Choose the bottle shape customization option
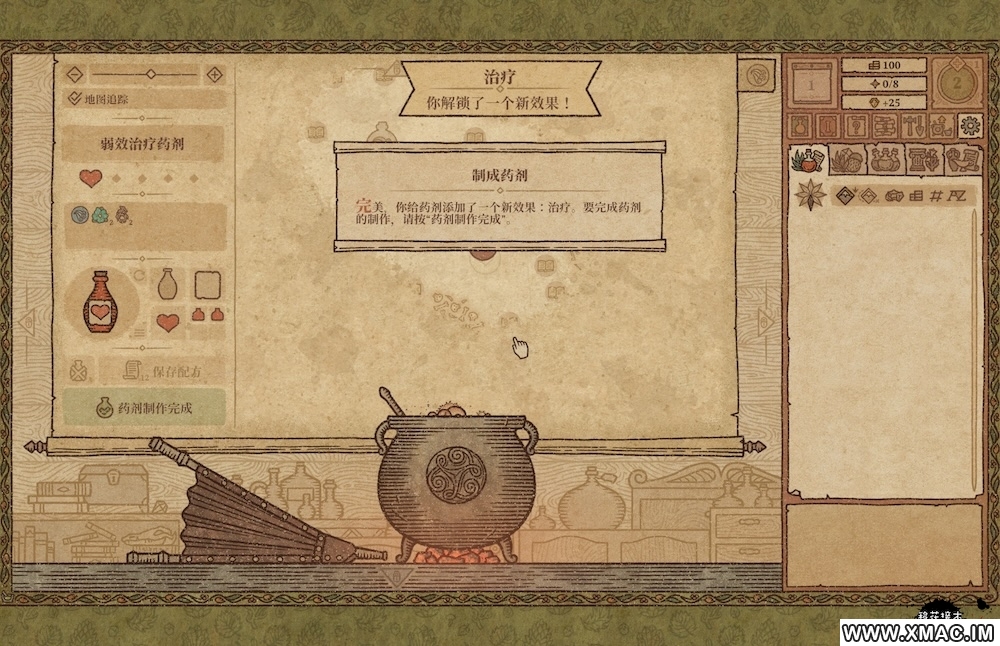 [168, 287]
